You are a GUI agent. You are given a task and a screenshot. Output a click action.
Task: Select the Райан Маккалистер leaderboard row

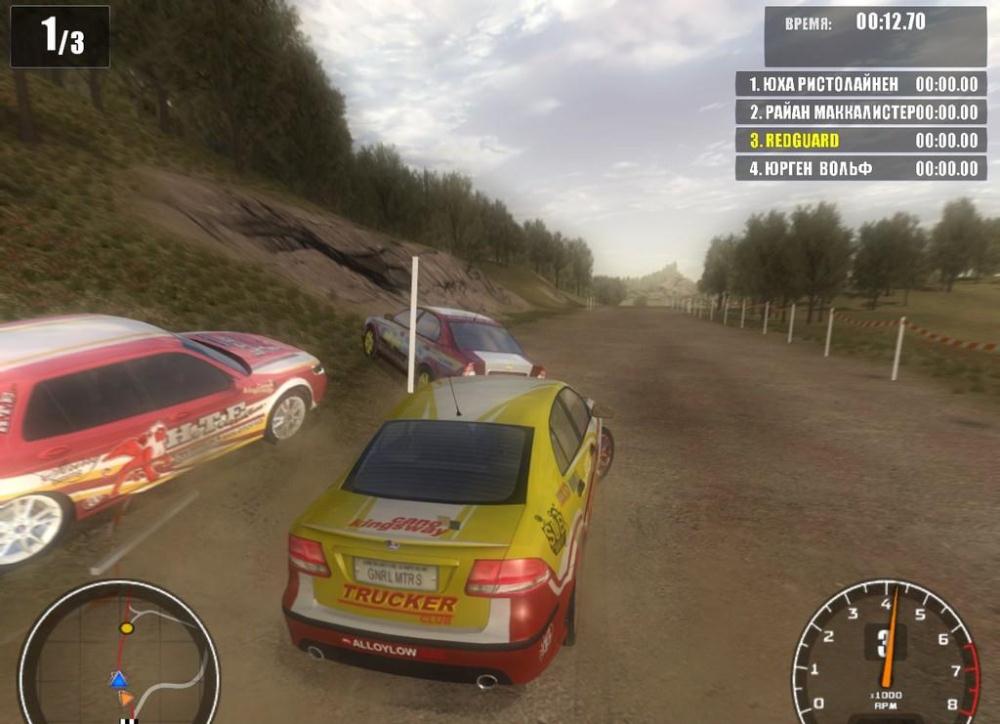coord(861,112)
